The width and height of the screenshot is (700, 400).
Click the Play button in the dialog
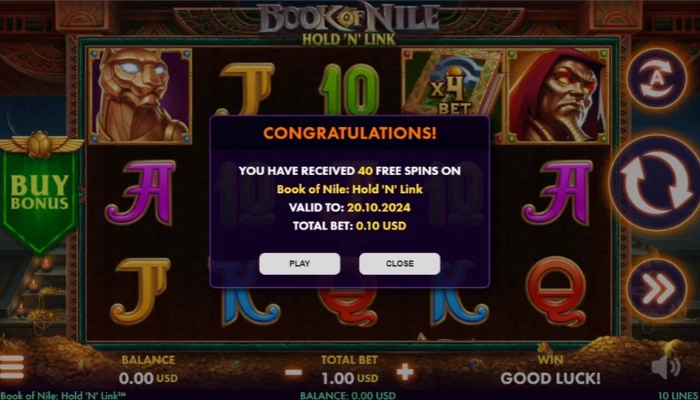tap(299, 264)
